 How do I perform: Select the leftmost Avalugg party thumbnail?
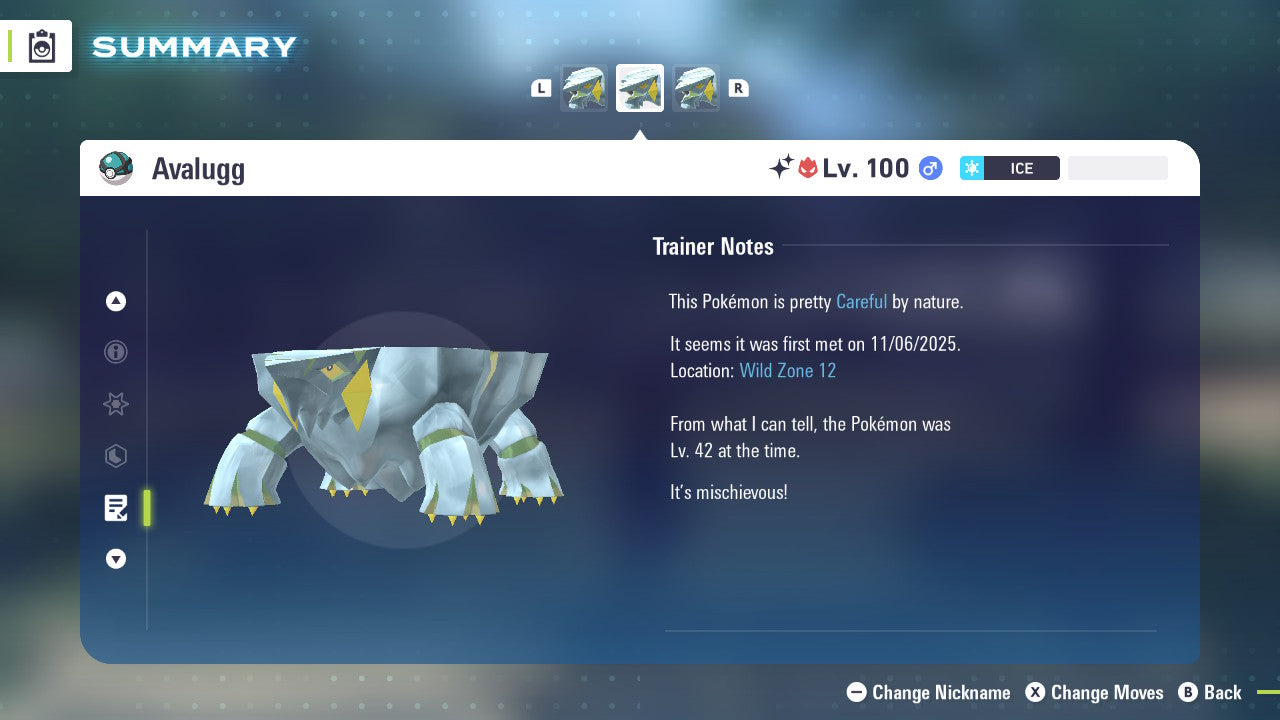click(x=584, y=88)
